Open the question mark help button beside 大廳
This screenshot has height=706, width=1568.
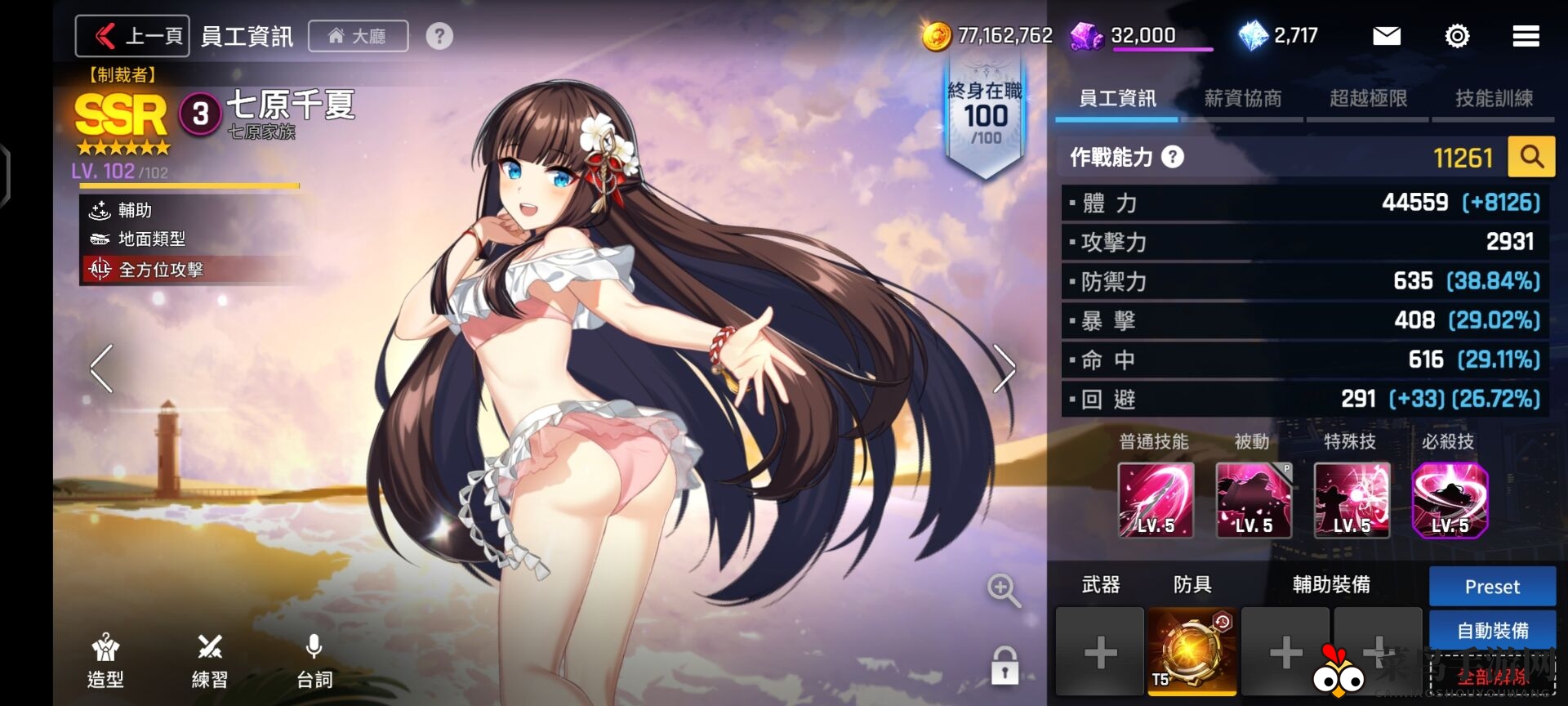[439, 36]
